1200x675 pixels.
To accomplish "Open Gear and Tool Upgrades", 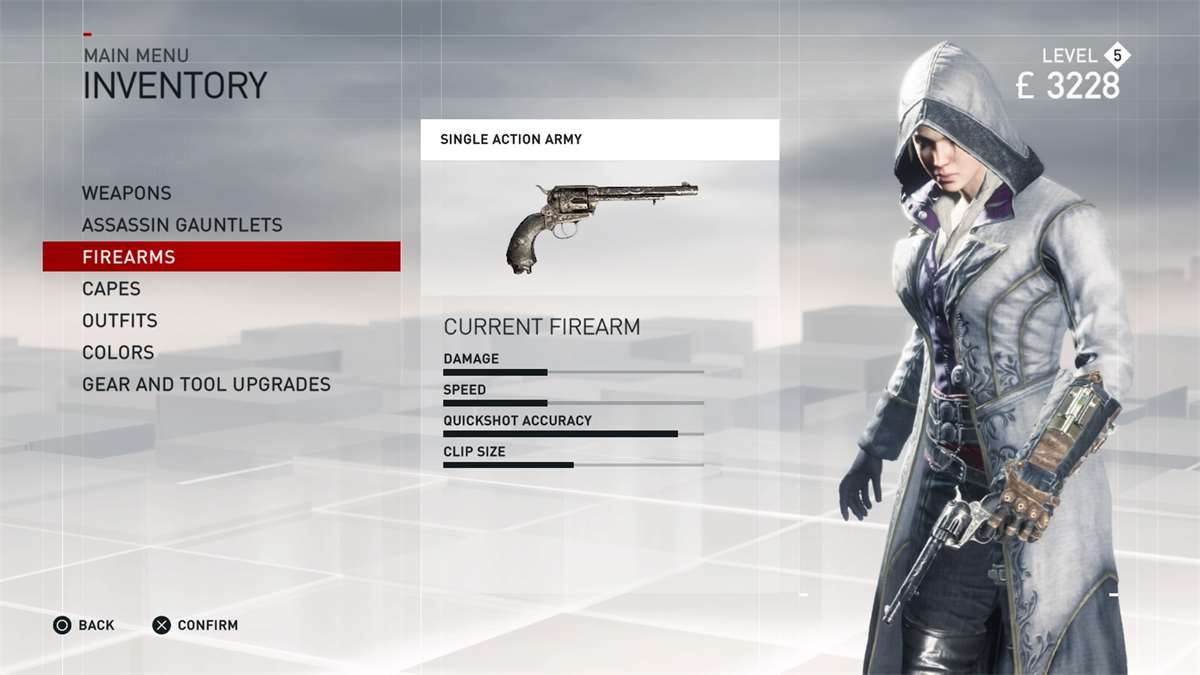I will 206,385.
